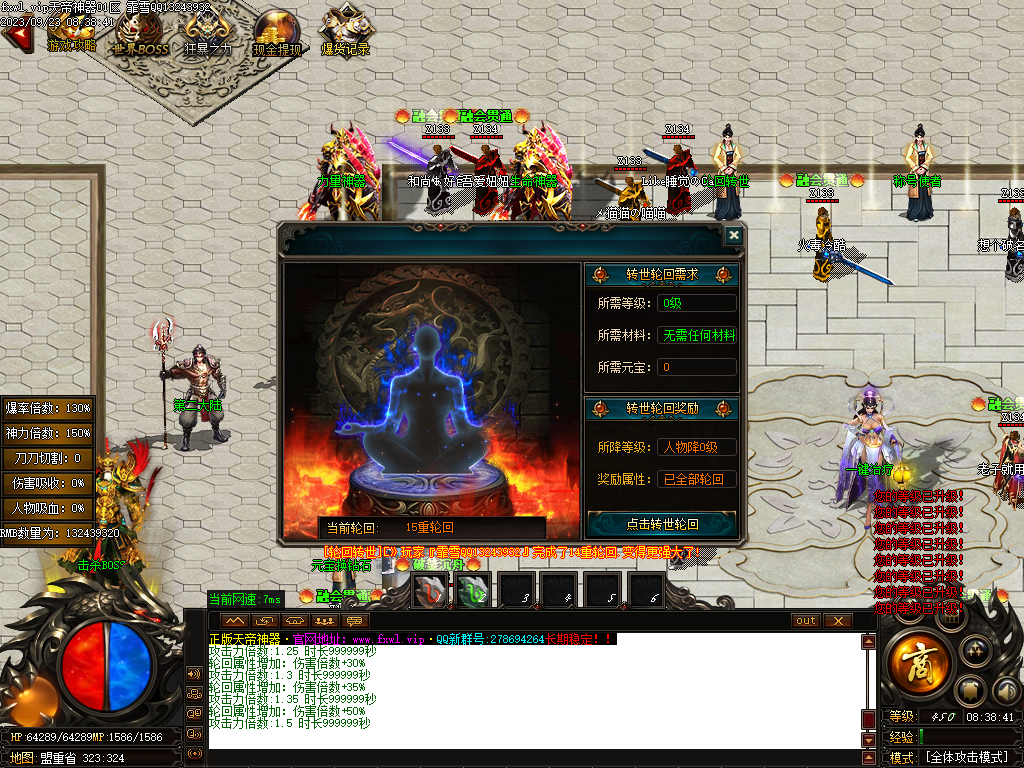This screenshot has width=1024, height=768.
Task: Click the chat panel 'out' button
Action: [x=805, y=620]
